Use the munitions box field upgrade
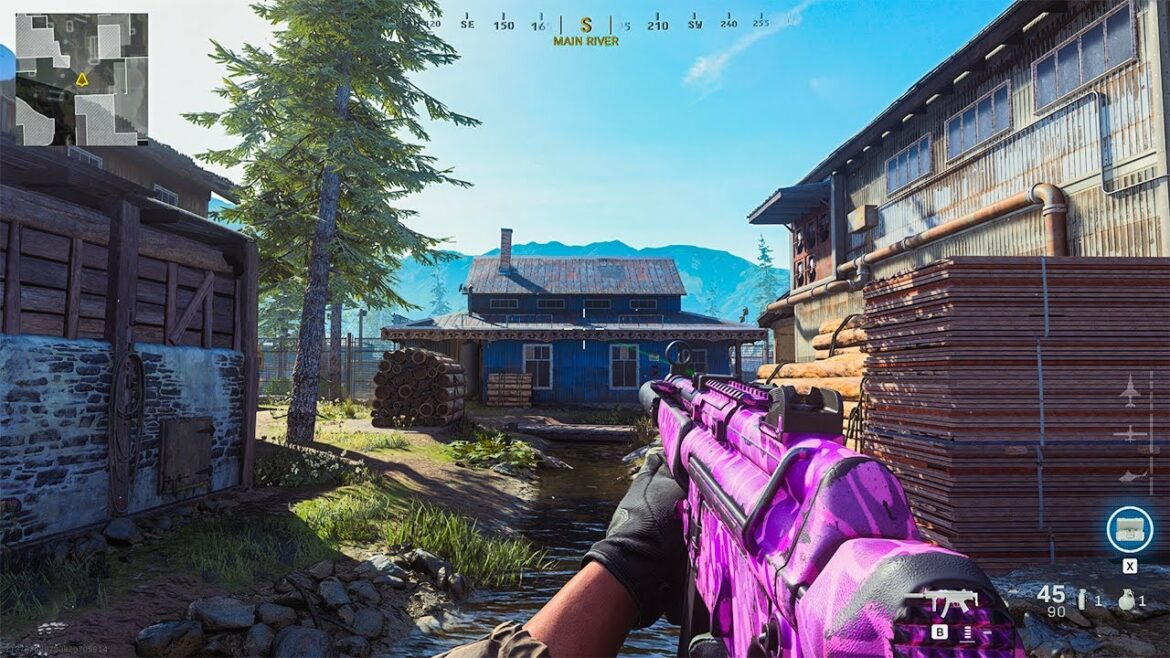The width and height of the screenshot is (1170, 658). coord(1129,527)
